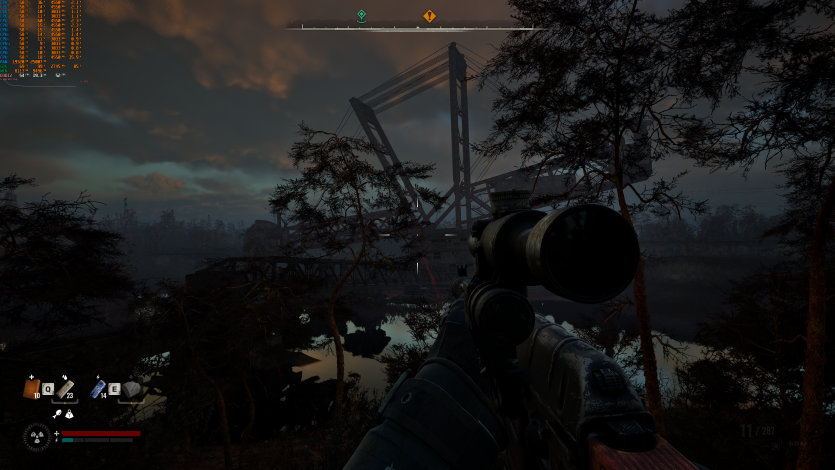The height and width of the screenshot is (470, 835).
Task: Select the orange medkit quick slot
Action: pos(31,388)
